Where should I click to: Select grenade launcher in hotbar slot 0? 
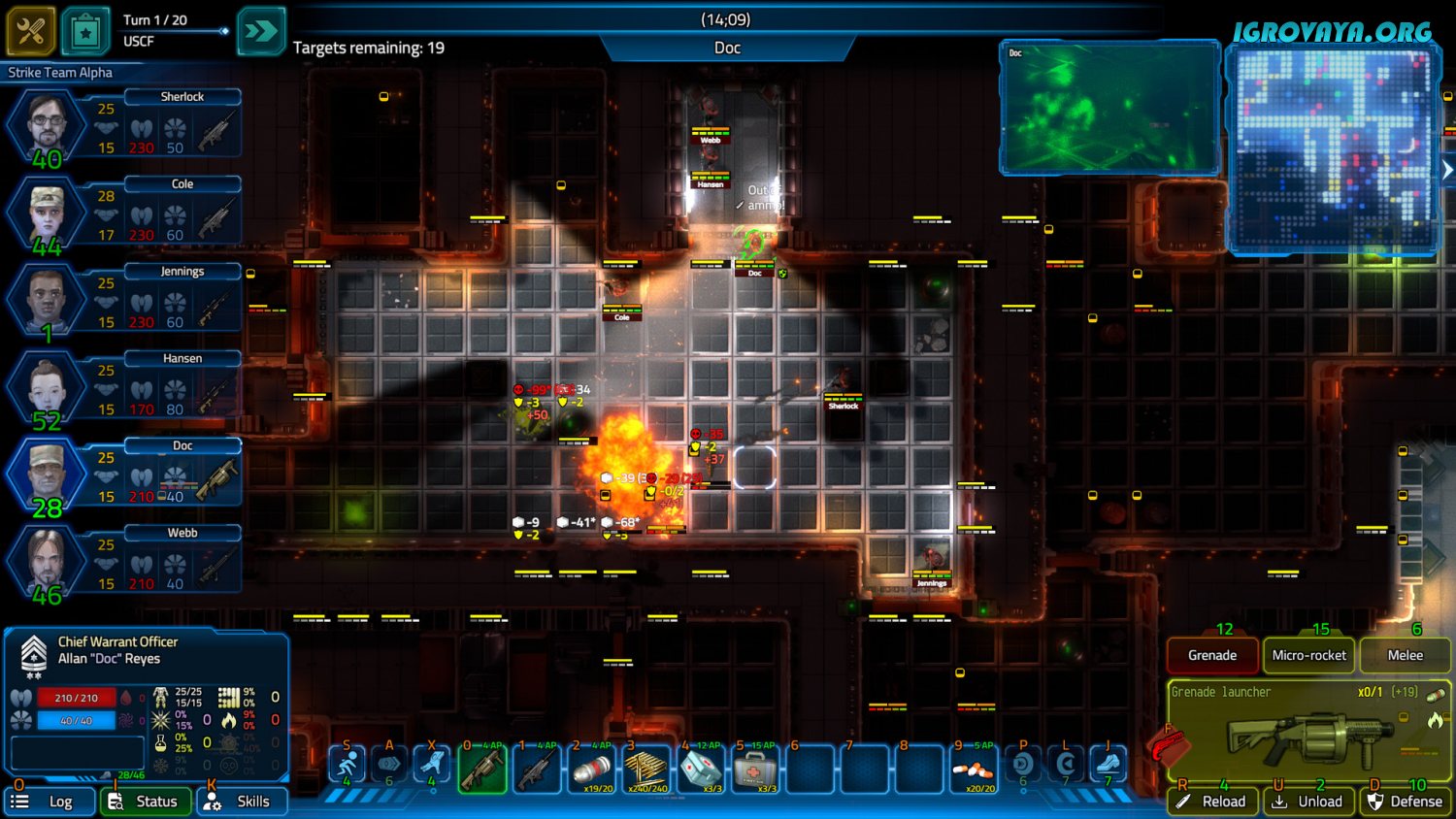tap(482, 770)
